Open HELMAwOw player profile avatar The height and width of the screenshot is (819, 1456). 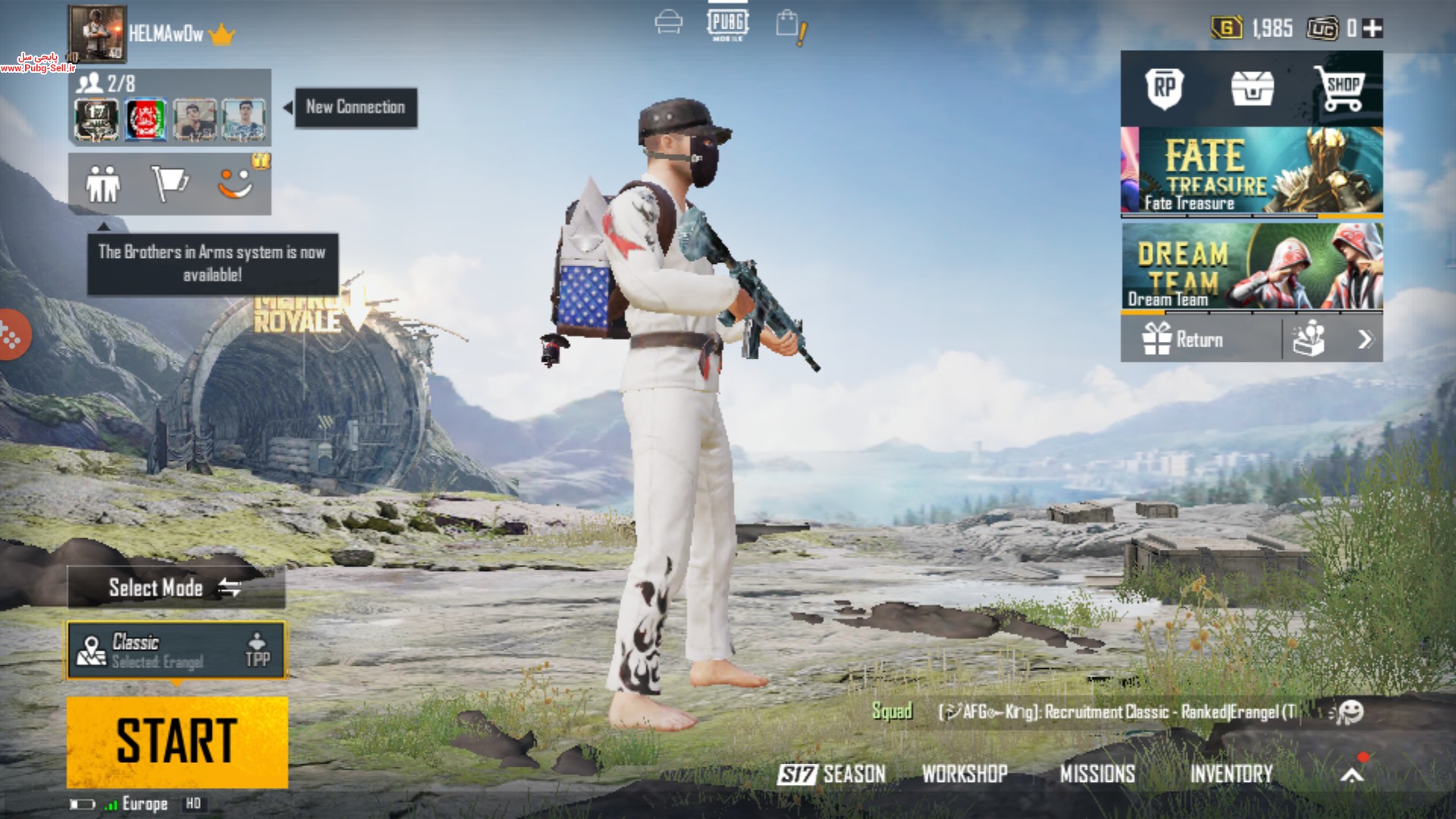pyautogui.click(x=98, y=33)
